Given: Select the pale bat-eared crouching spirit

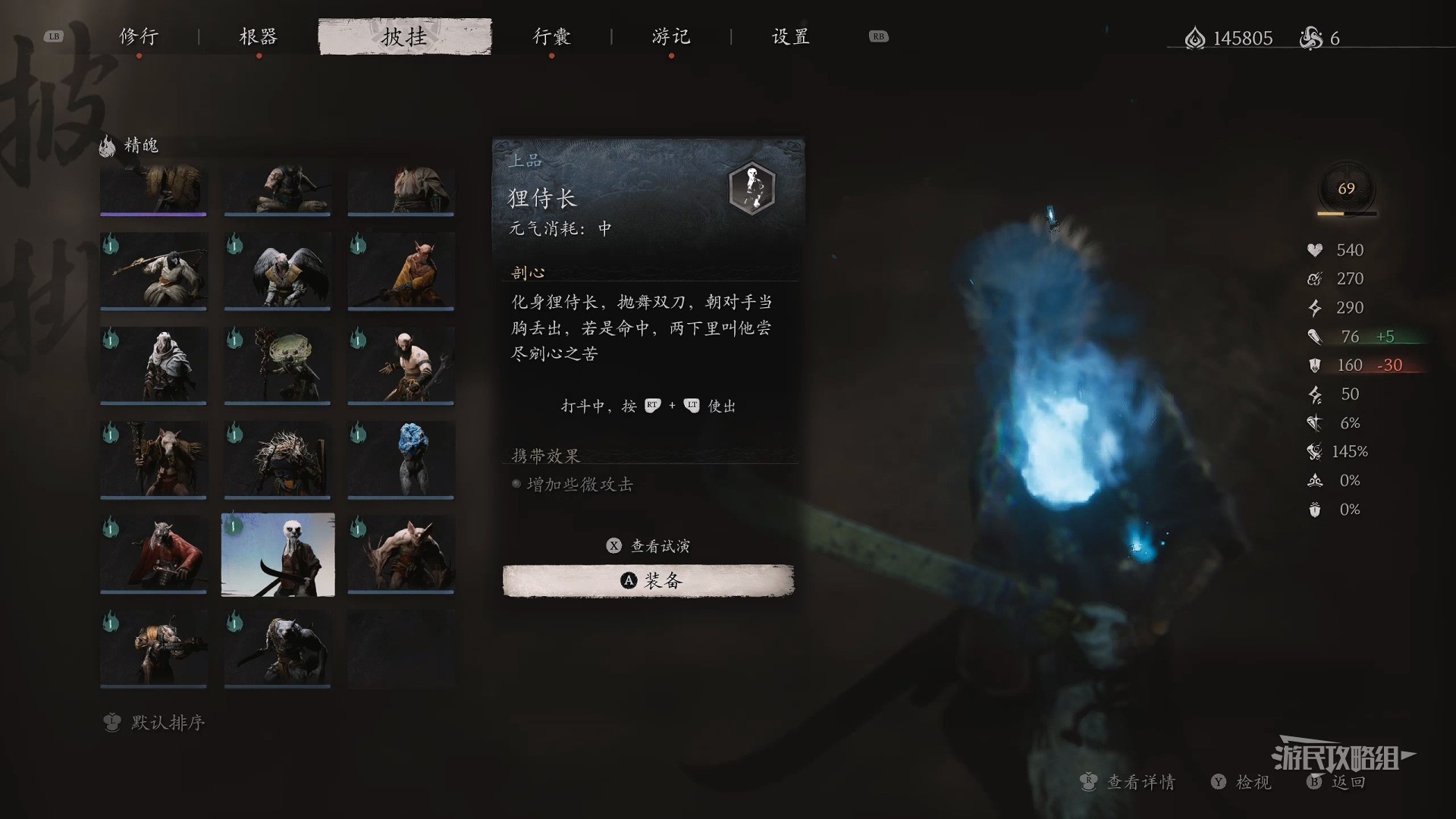Looking at the screenshot, I should coord(401,554).
